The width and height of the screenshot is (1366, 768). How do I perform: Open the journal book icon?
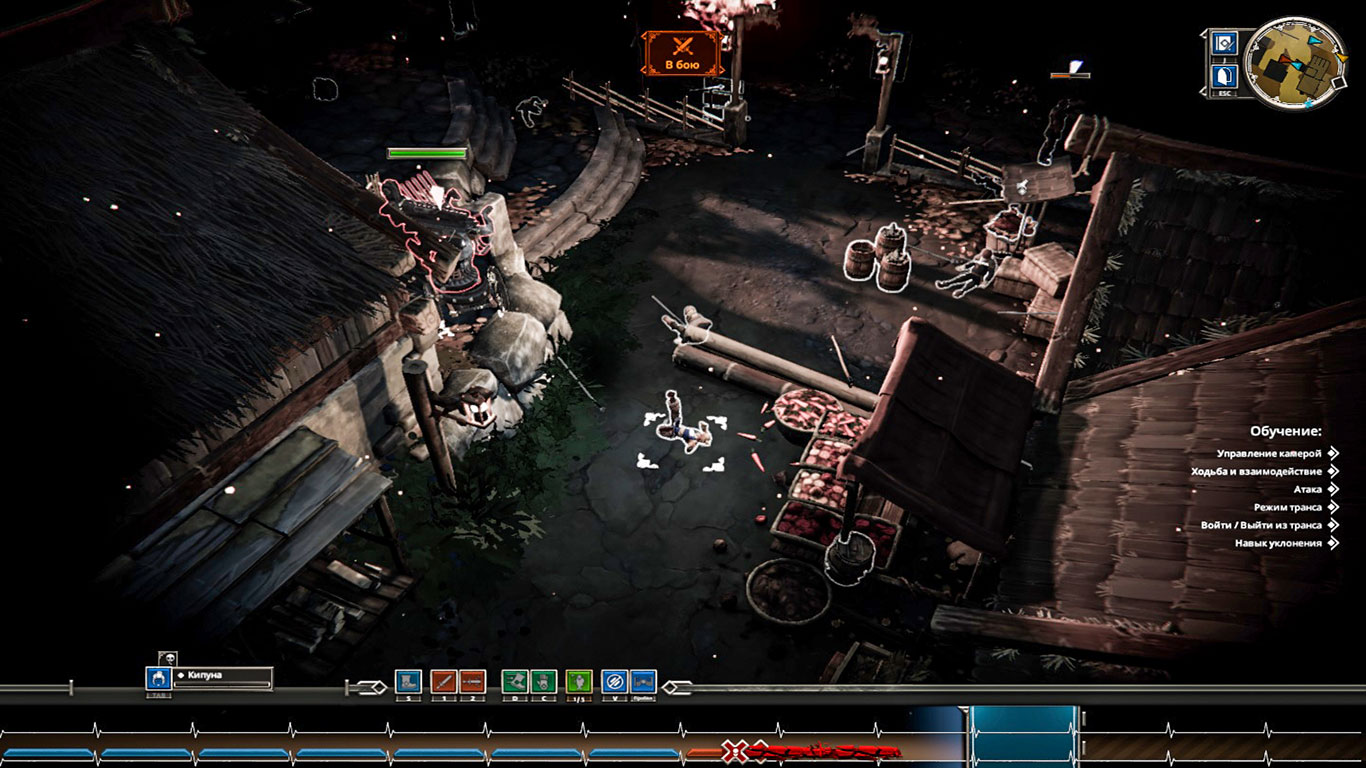pos(1224,43)
